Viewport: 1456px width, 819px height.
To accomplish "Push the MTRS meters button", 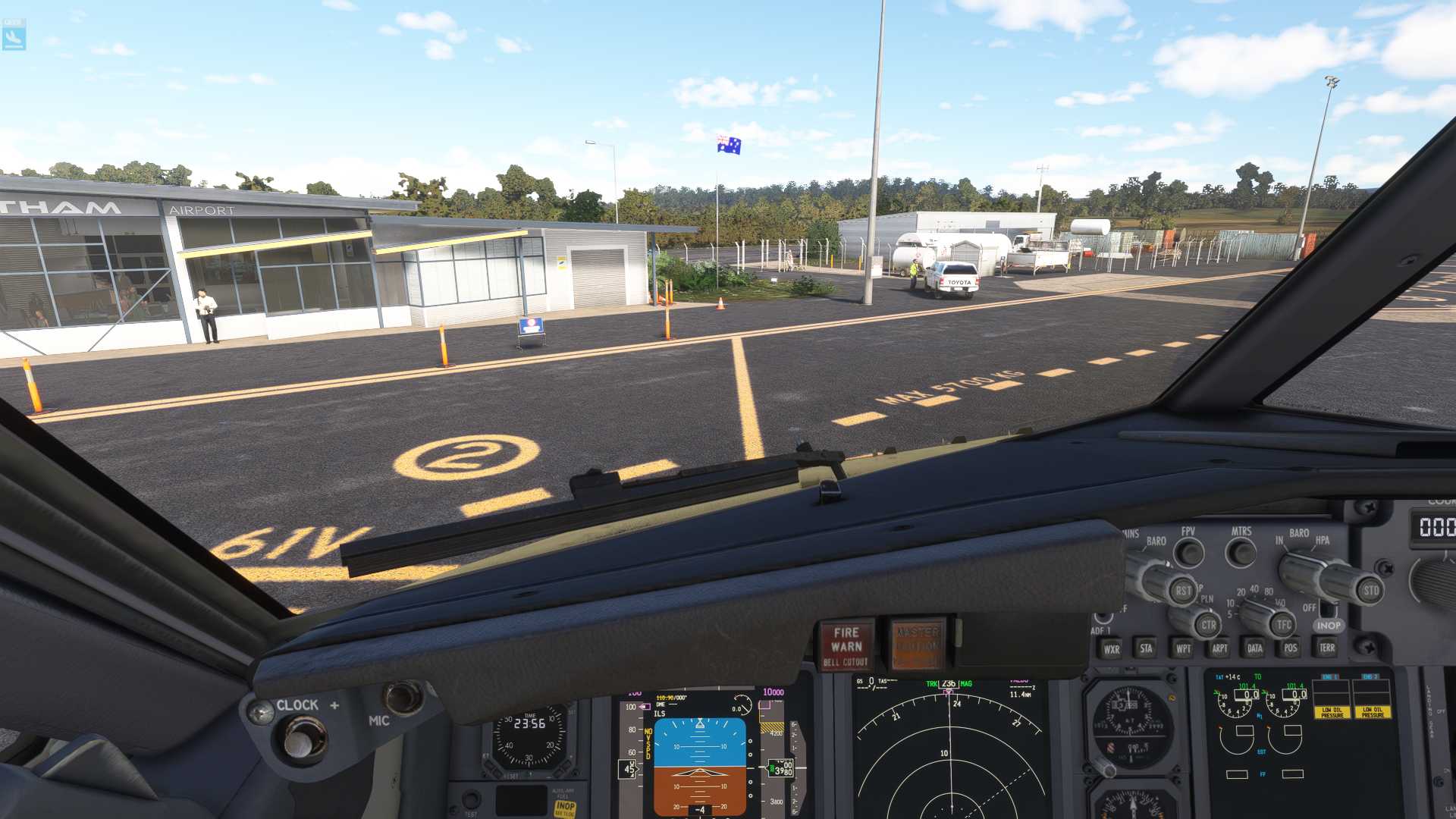I will pos(1241,553).
